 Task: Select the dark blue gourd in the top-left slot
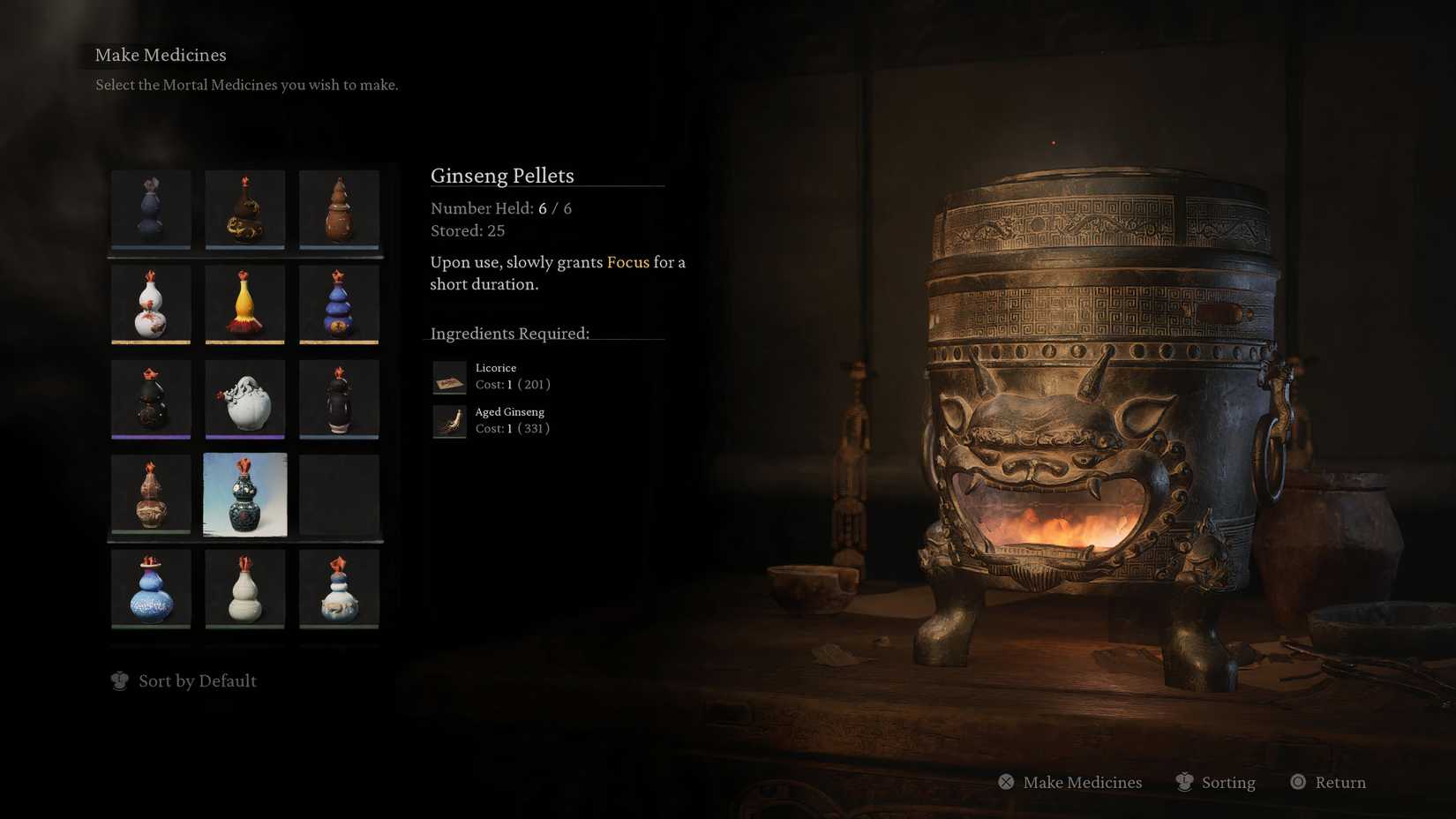(x=150, y=211)
